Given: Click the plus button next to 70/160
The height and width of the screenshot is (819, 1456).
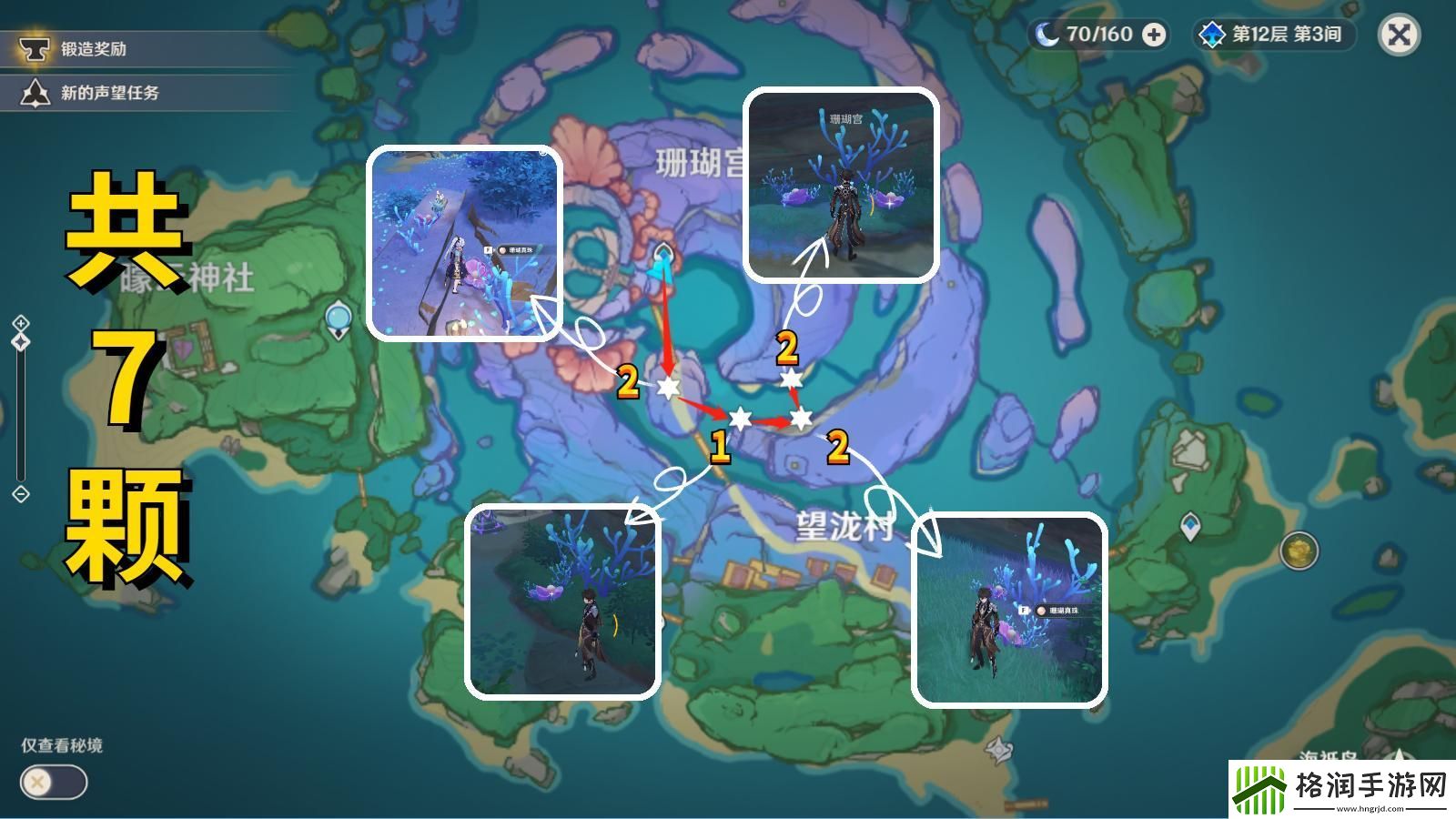Looking at the screenshot, I should [1154, 35].
